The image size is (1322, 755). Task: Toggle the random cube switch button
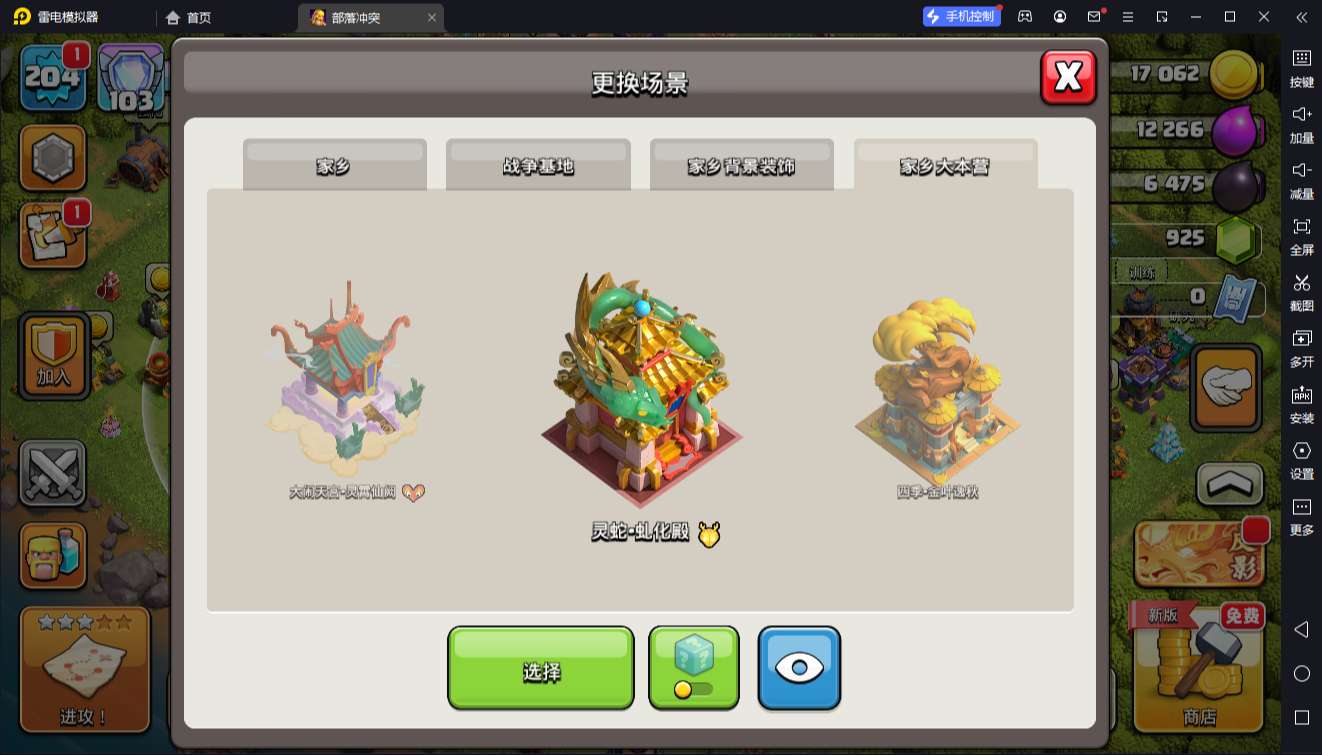click(x=693, y=668)
